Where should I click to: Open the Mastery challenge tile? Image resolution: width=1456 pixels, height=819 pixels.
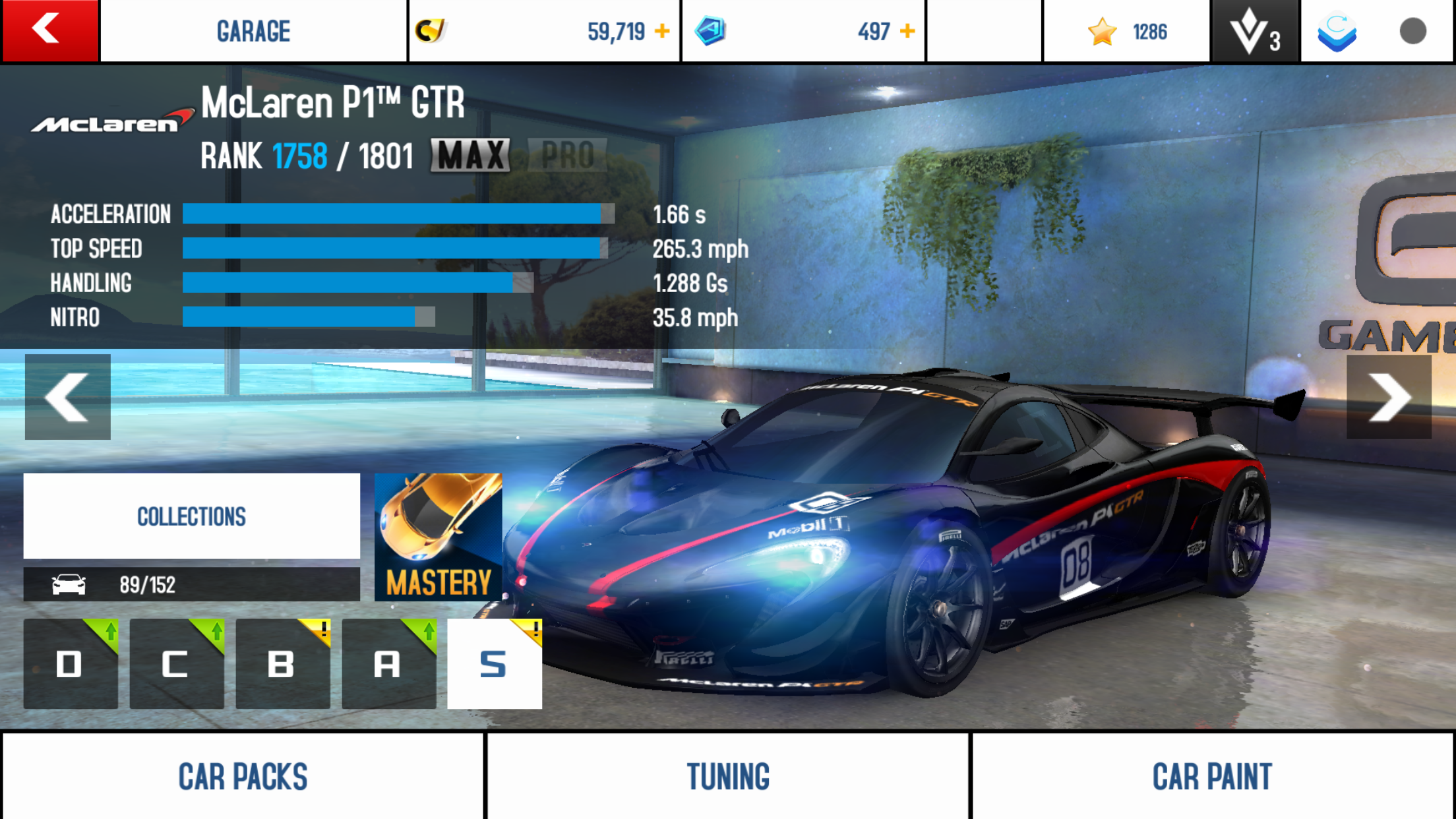pyautogui.click(x=439, y=537)
